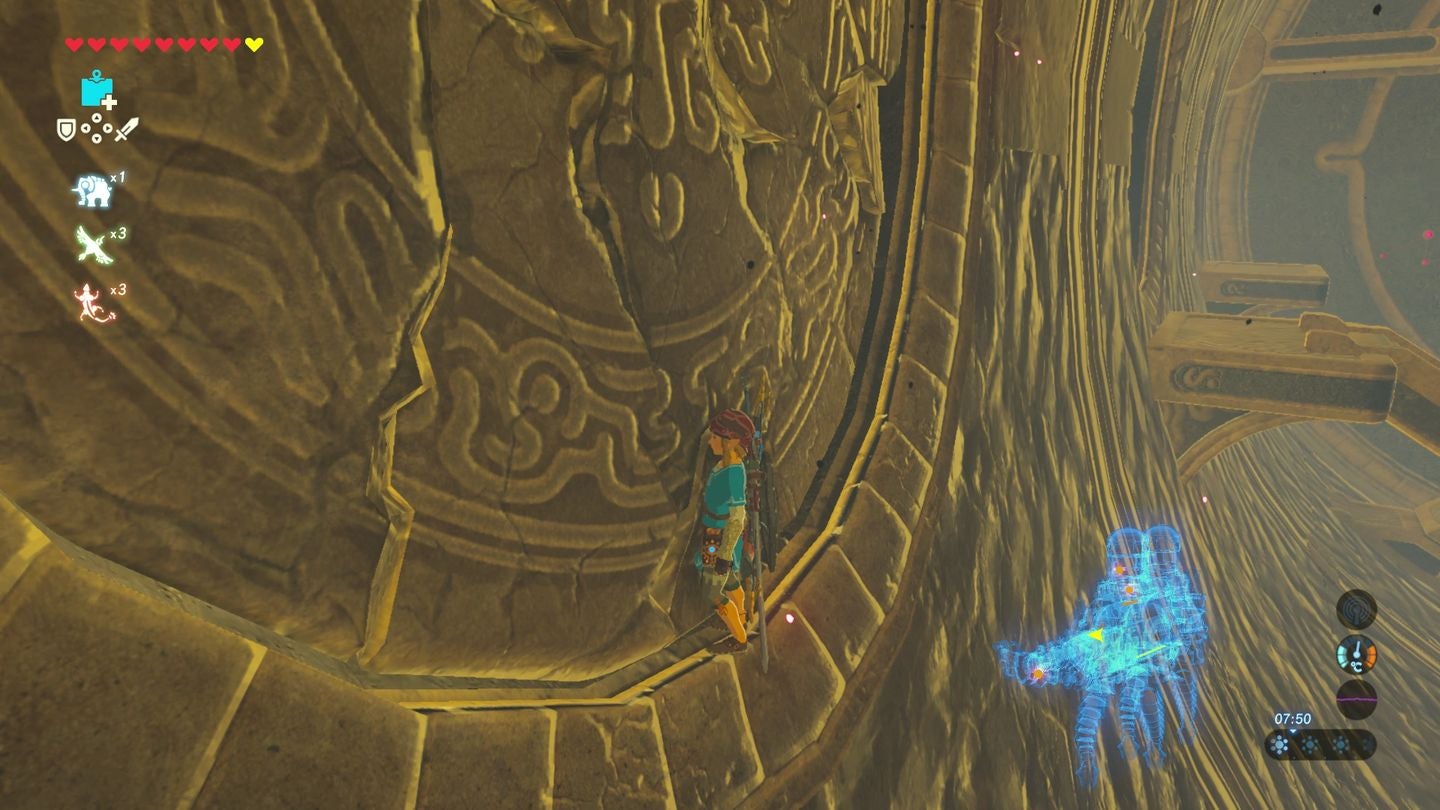Click the weather forecast chevron above snowflakes
The height and width of the screenshot is (810, 1440).
(x=1293, y=730)
